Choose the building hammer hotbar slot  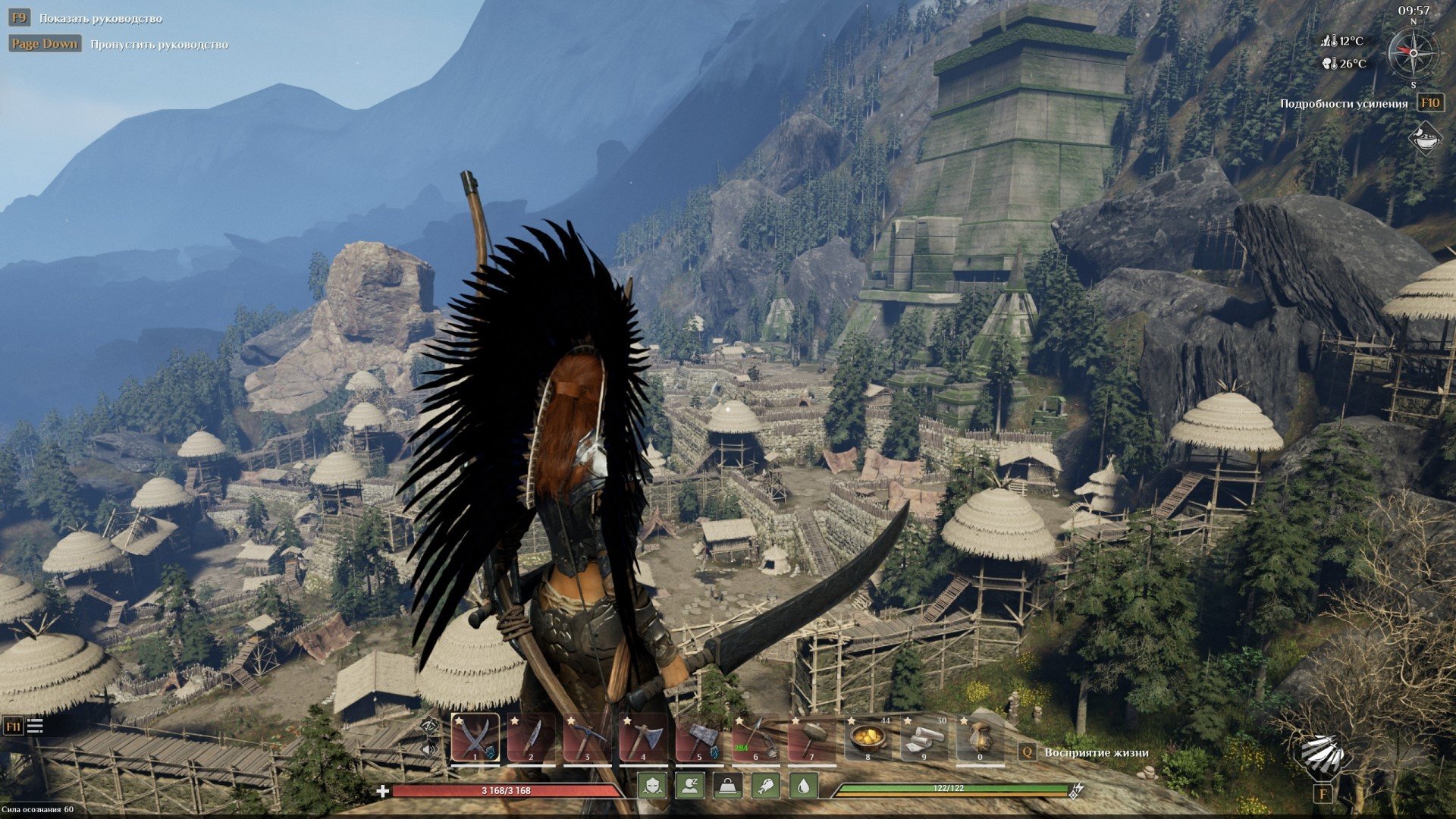811,738
